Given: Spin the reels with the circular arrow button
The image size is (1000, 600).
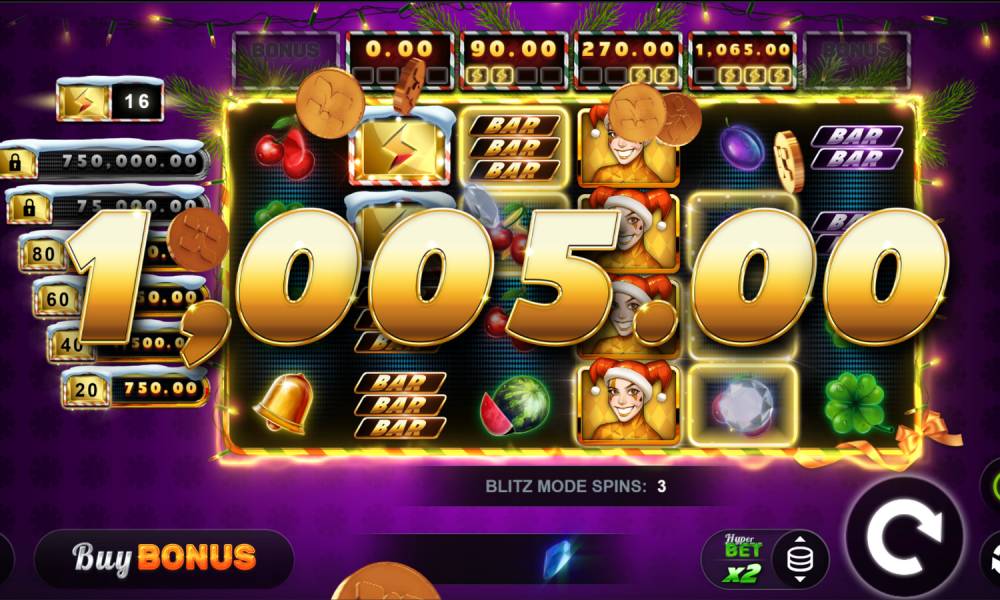Looking at the screenshot, I should click(904, 541).
